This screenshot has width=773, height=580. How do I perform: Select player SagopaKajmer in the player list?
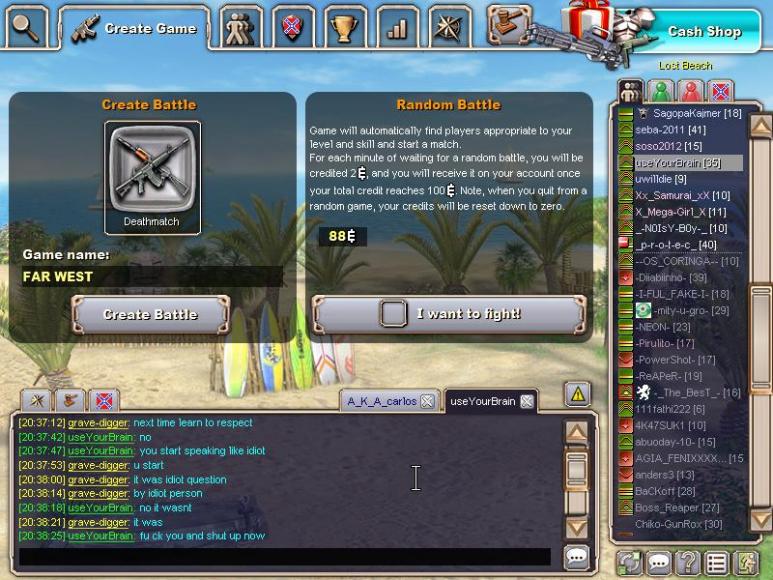tap(696, 114)
